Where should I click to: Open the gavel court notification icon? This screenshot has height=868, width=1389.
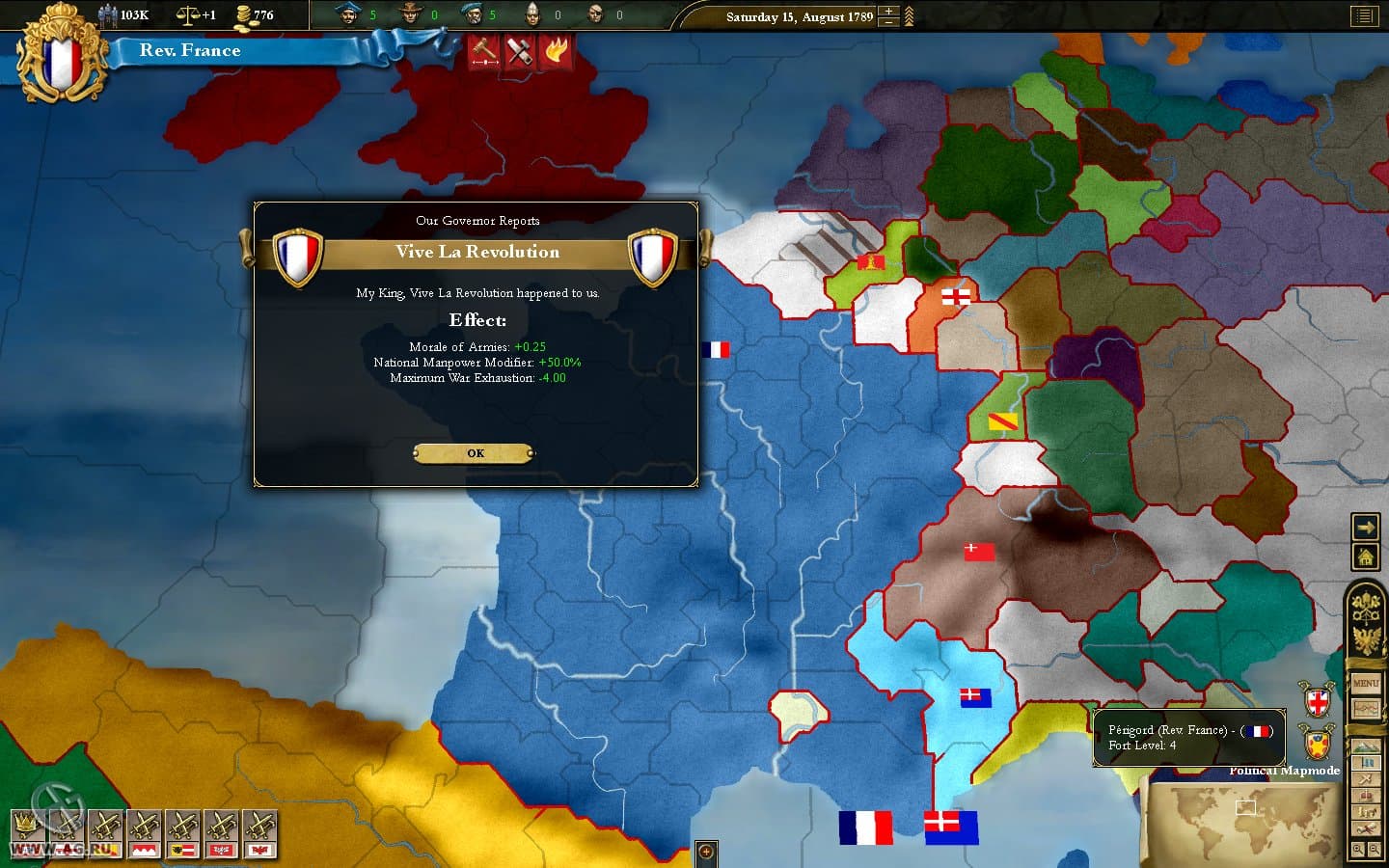pos(483,51)
